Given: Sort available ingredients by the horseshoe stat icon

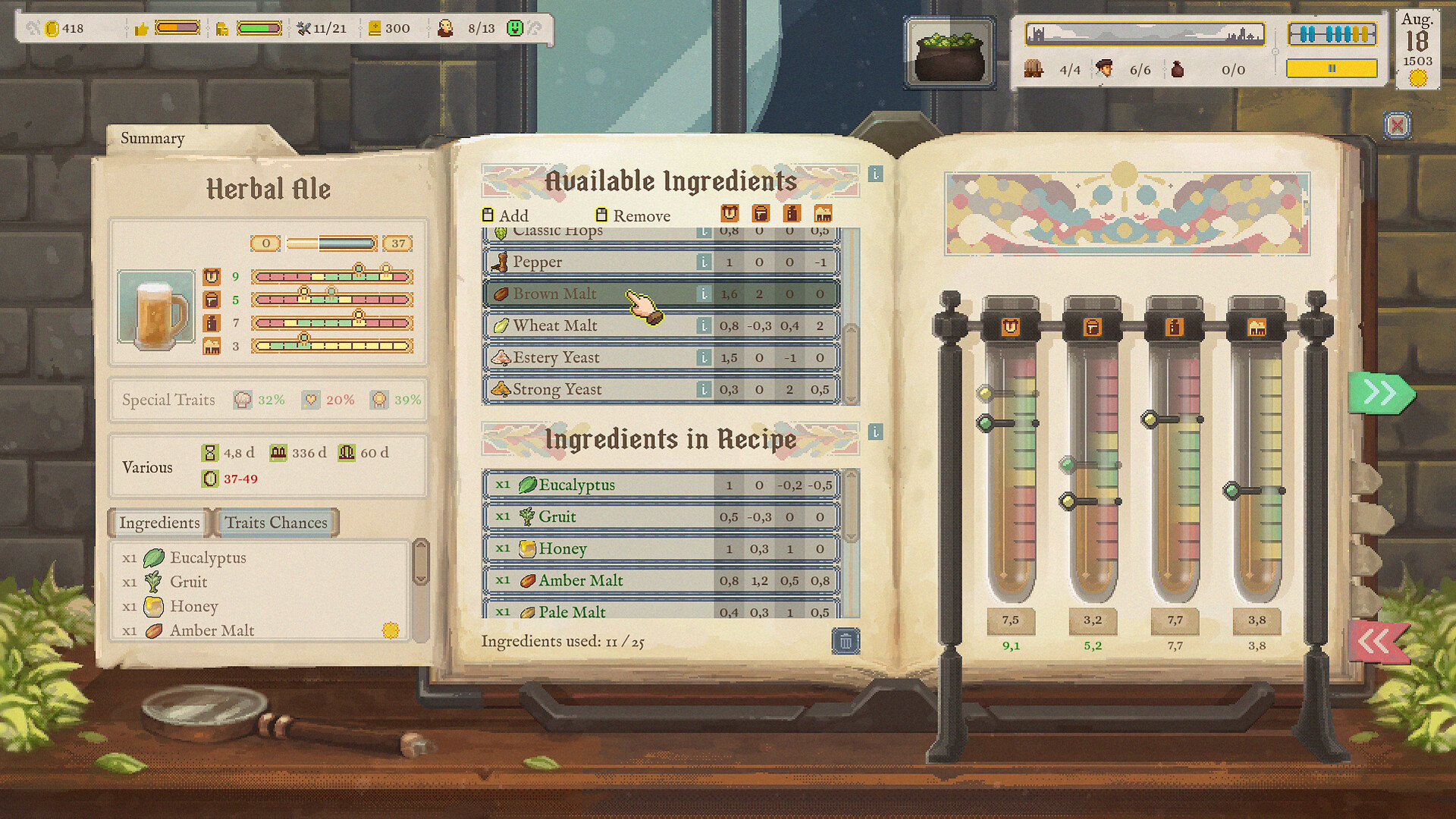Looking at the screenshot, I should tap(730, 214).
